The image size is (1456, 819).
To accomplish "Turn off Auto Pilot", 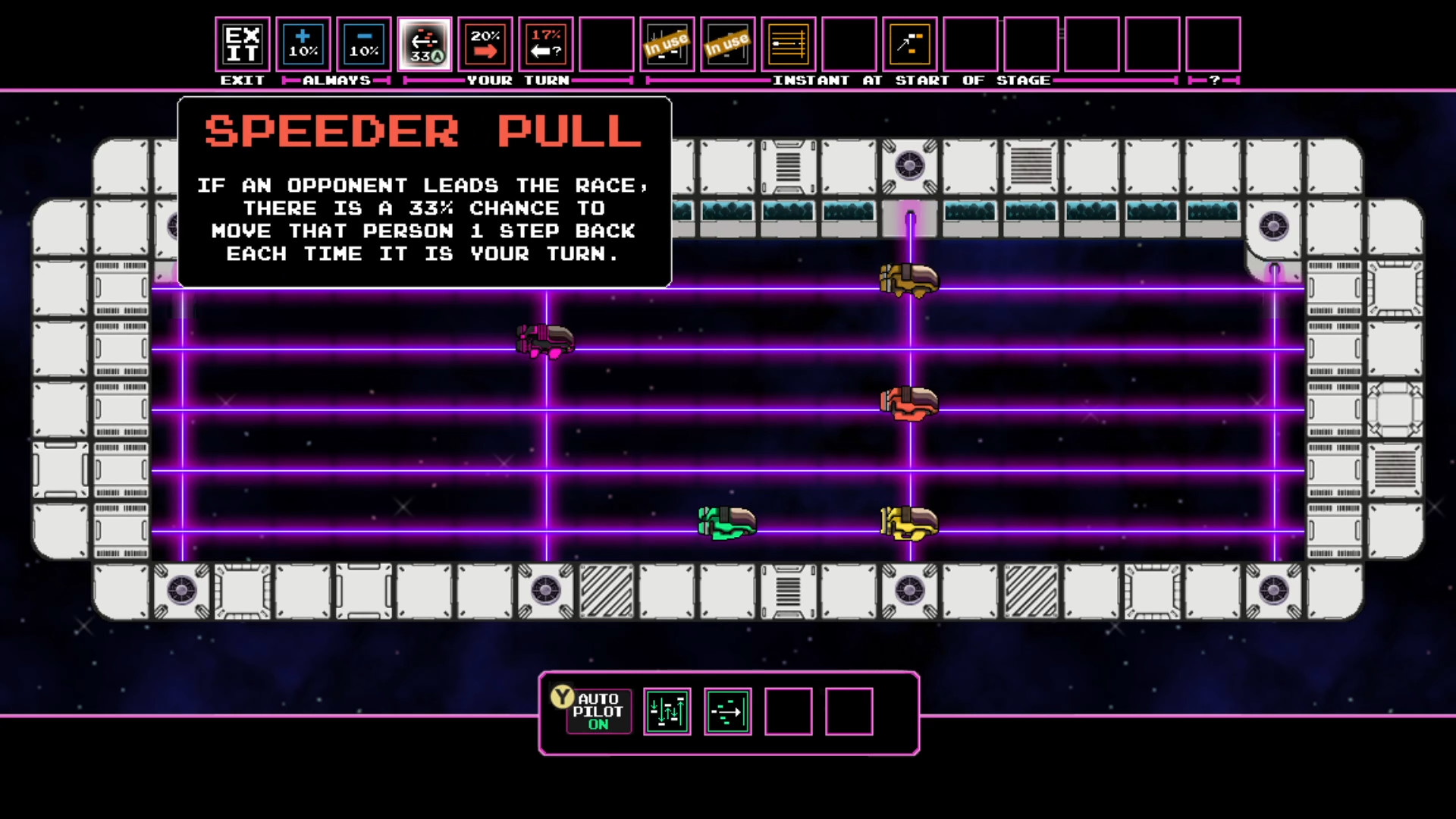I will point(598,711).
